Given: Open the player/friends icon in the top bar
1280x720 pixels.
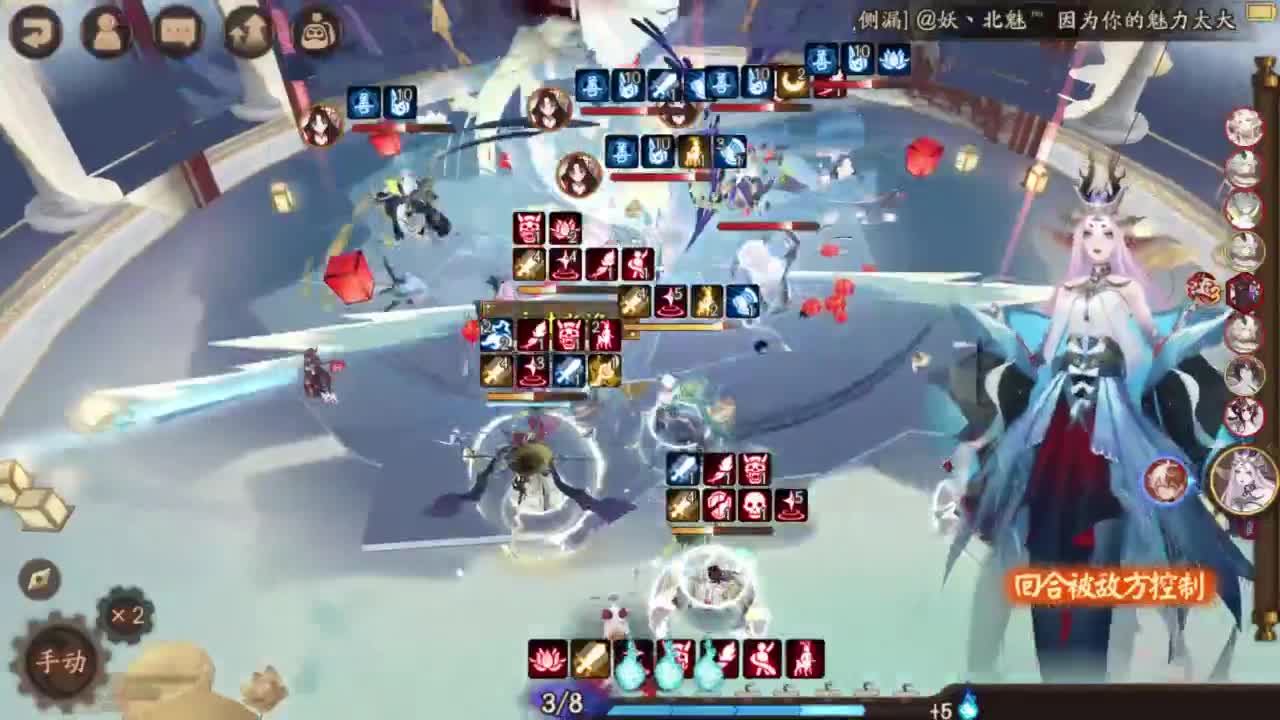Looking at the screenshot, I should pos(104,30).
